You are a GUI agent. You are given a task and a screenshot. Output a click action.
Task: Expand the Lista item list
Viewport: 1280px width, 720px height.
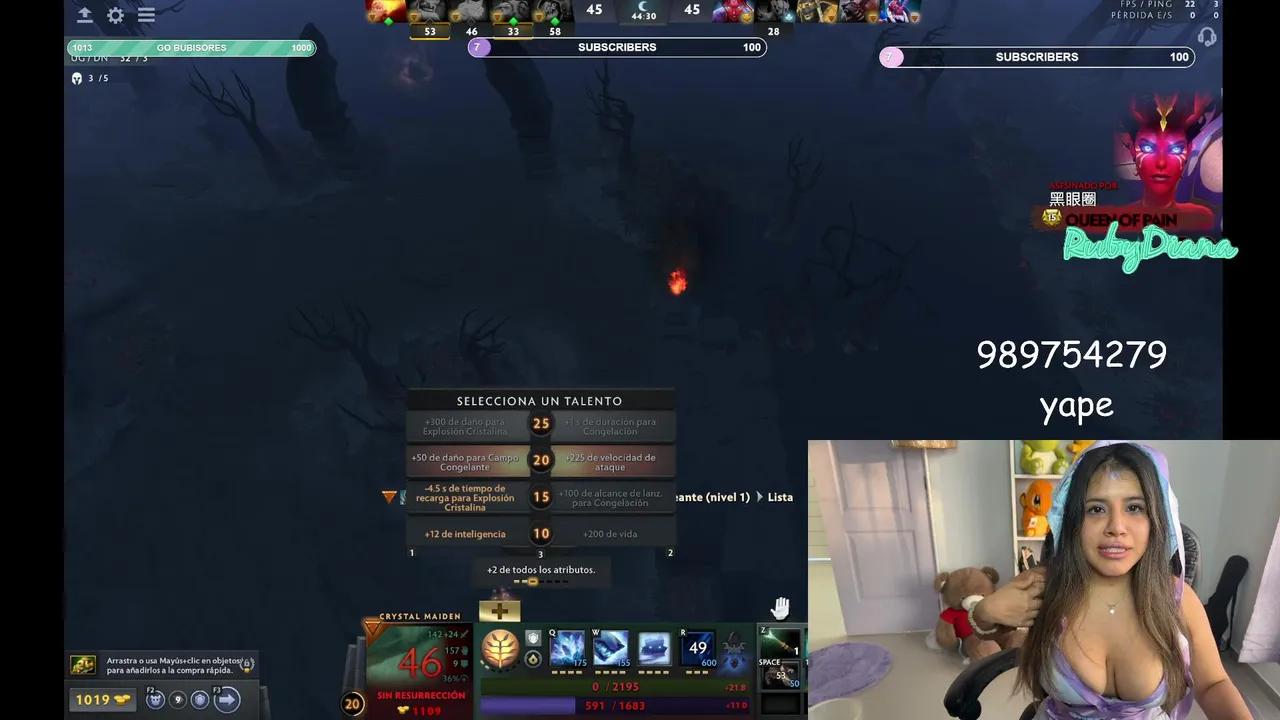781,497
